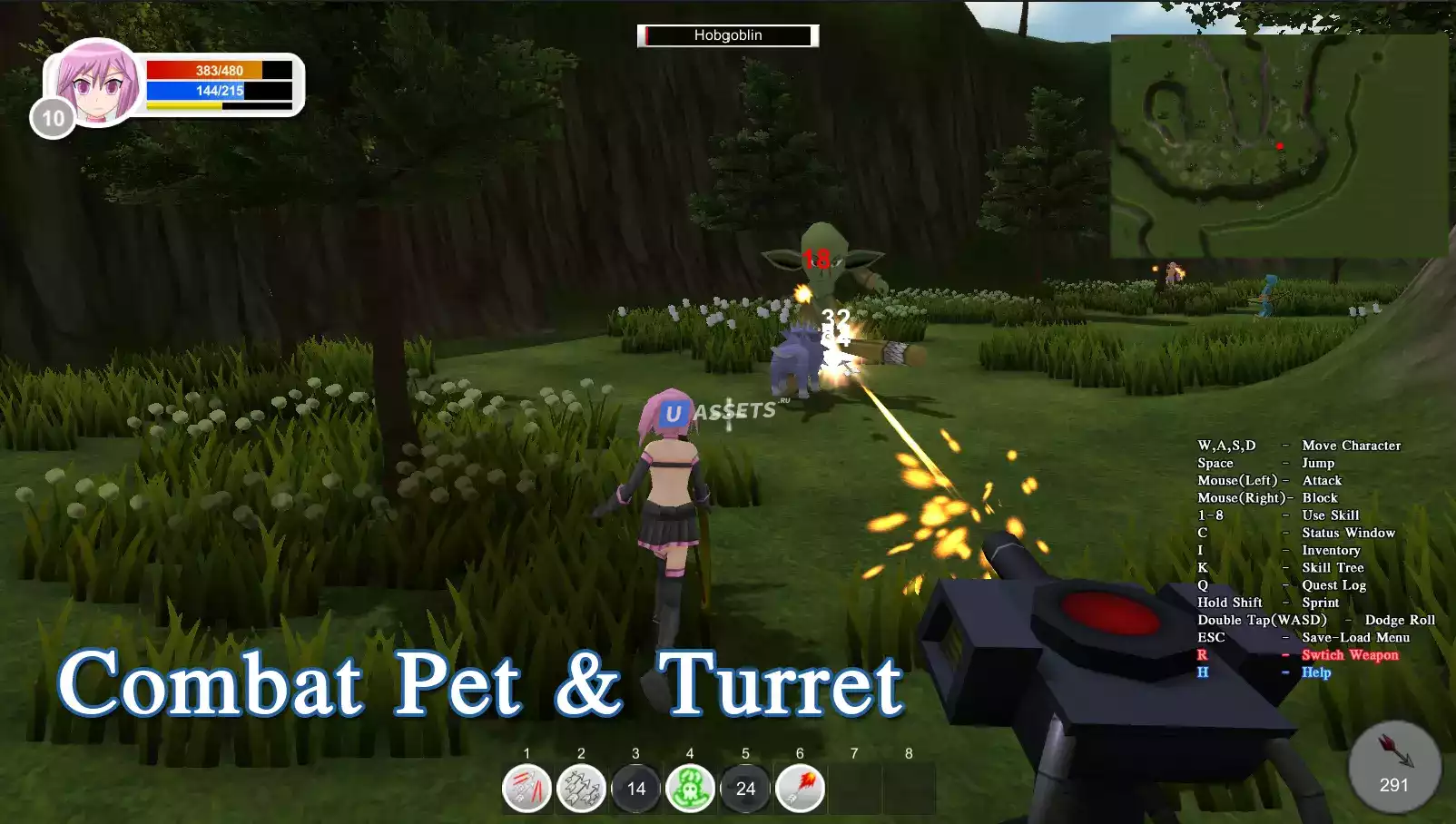Fire the flaming arrow skill

(x=800, y=788)
